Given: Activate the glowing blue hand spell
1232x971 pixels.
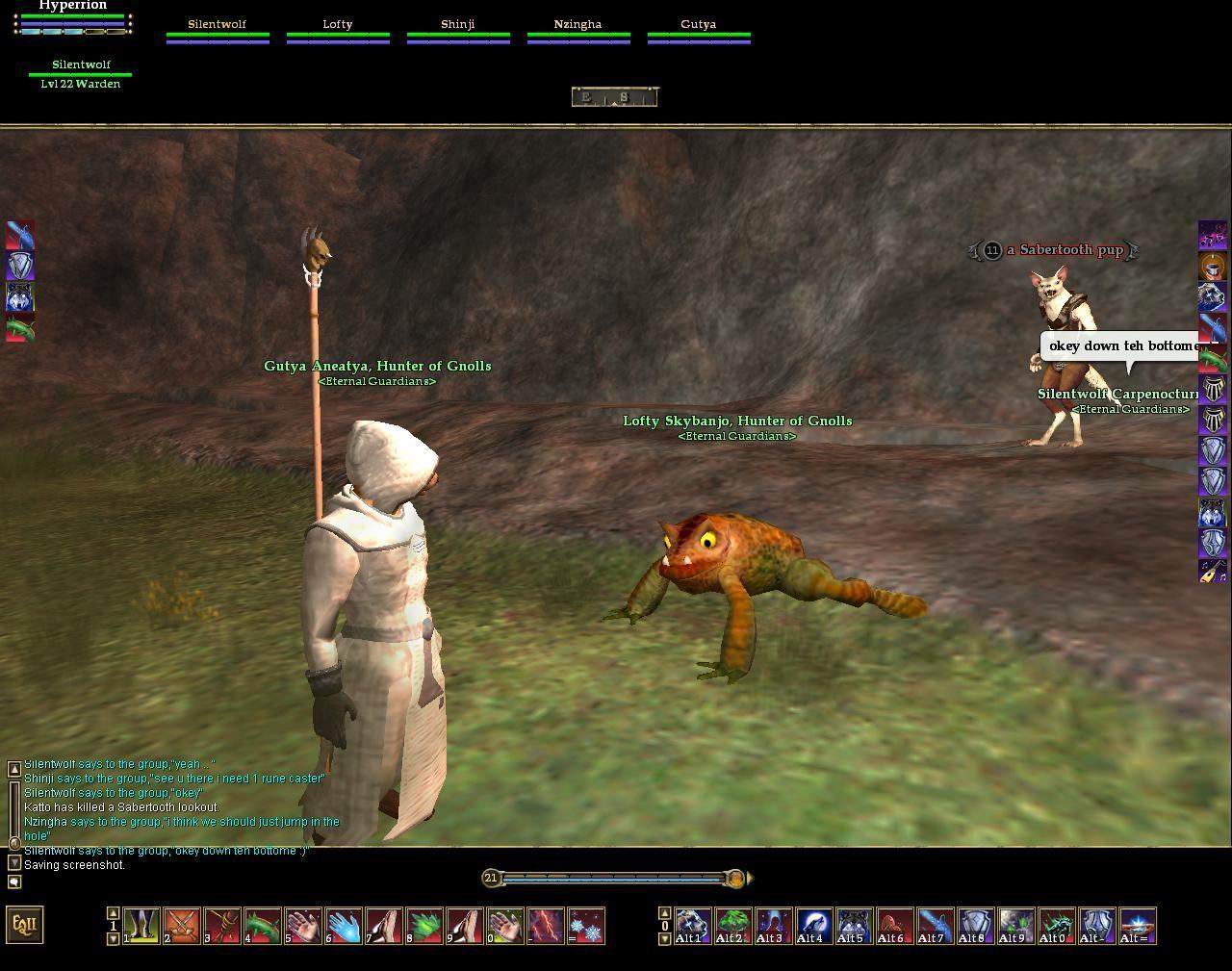Looking at the screenshot, I should 343,926.
